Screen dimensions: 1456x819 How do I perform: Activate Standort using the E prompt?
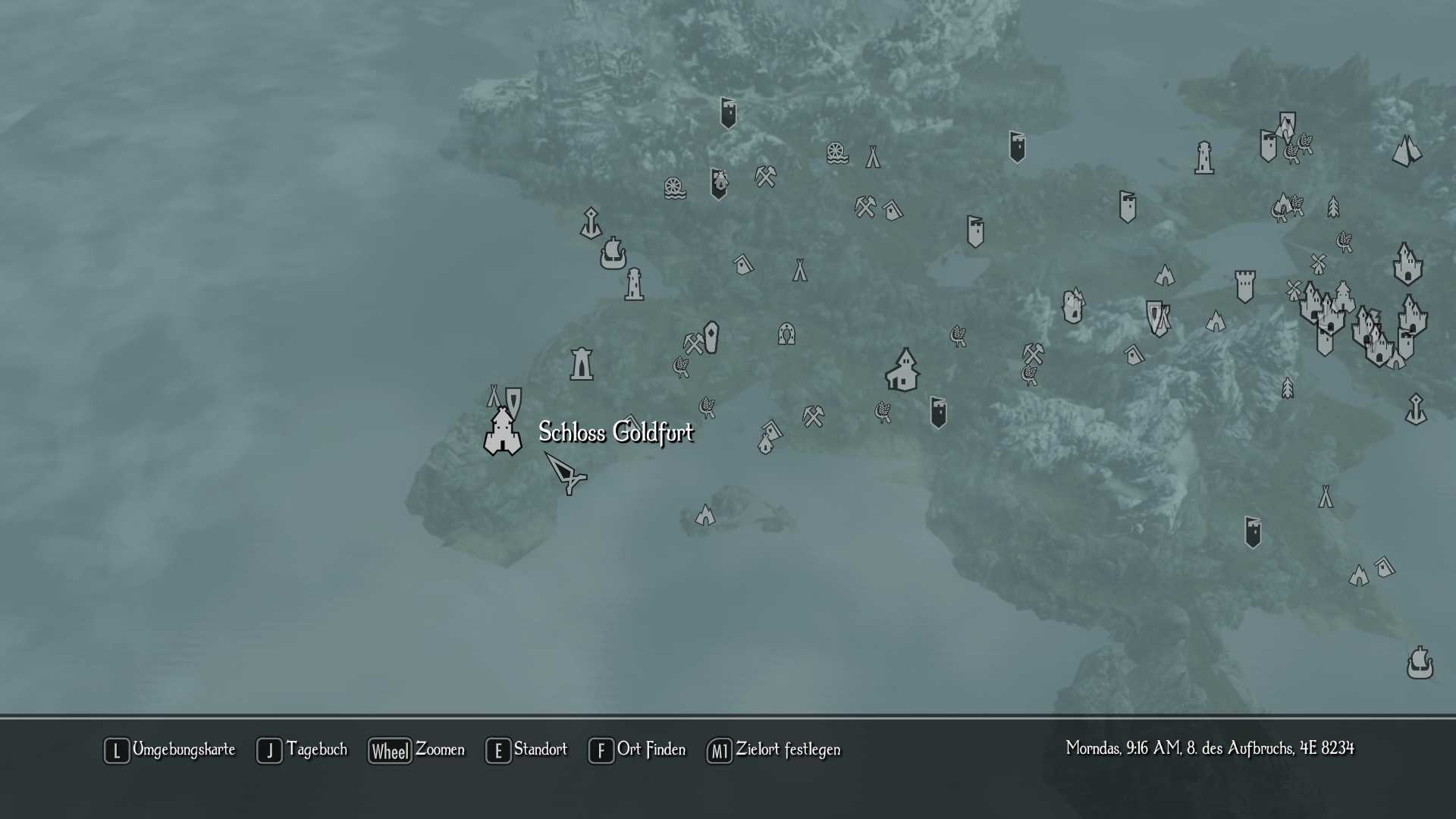(x=497, y=751)
